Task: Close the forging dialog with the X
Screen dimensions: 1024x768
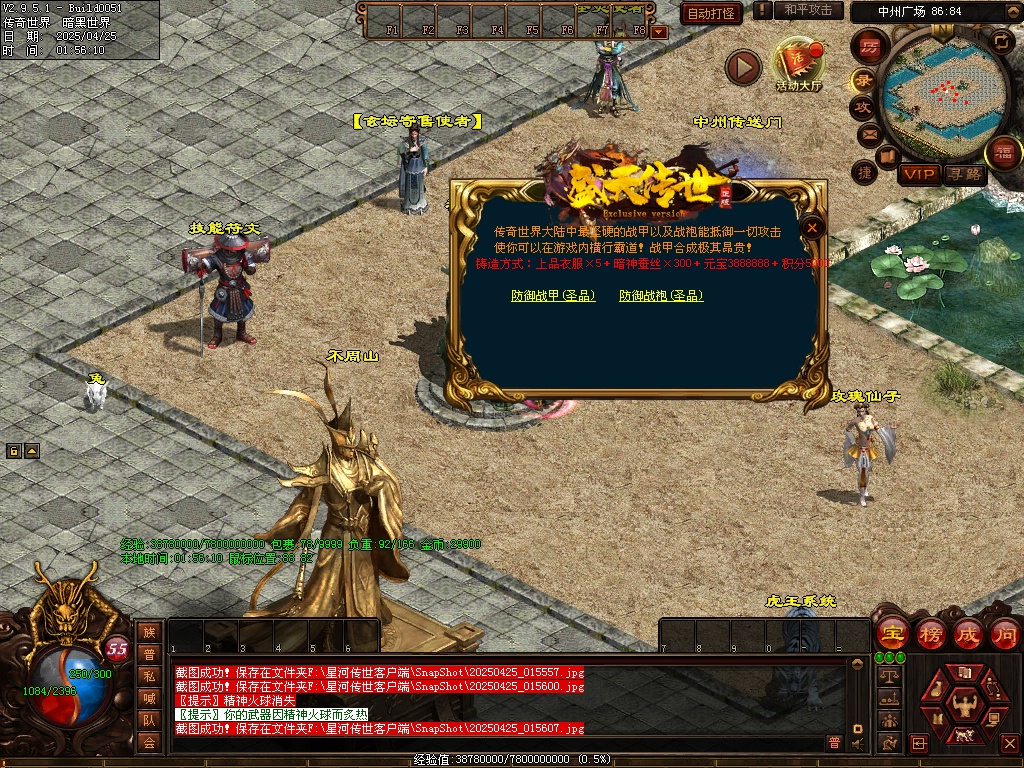Action: tap(813, 228)
